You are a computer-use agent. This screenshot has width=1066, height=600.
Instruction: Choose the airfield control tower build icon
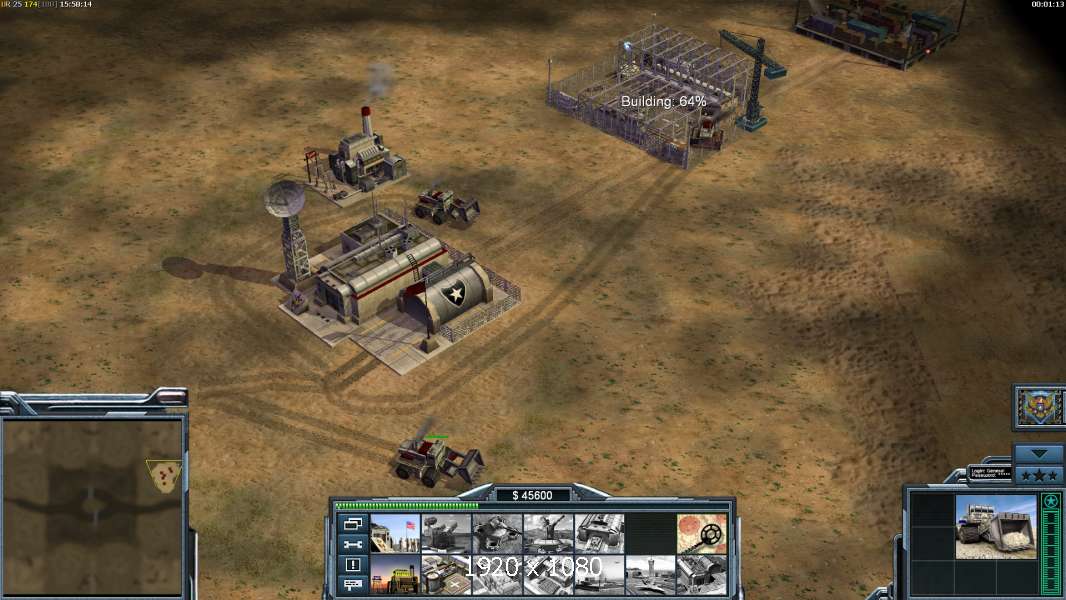tap(650, 575)
